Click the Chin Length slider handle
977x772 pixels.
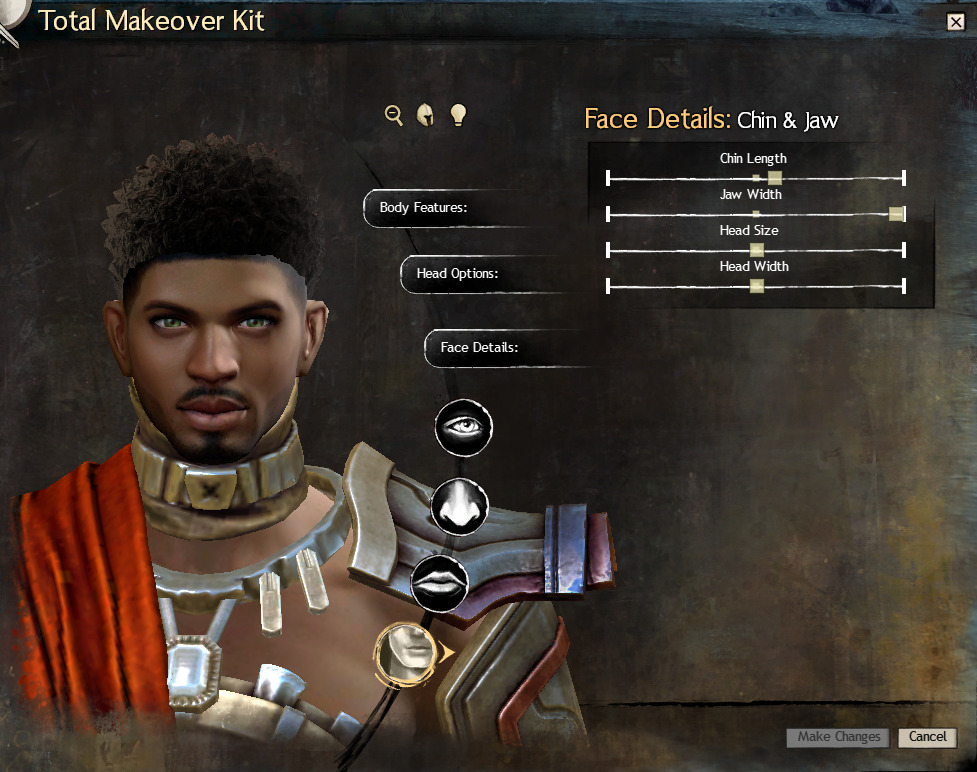point(774,178)
